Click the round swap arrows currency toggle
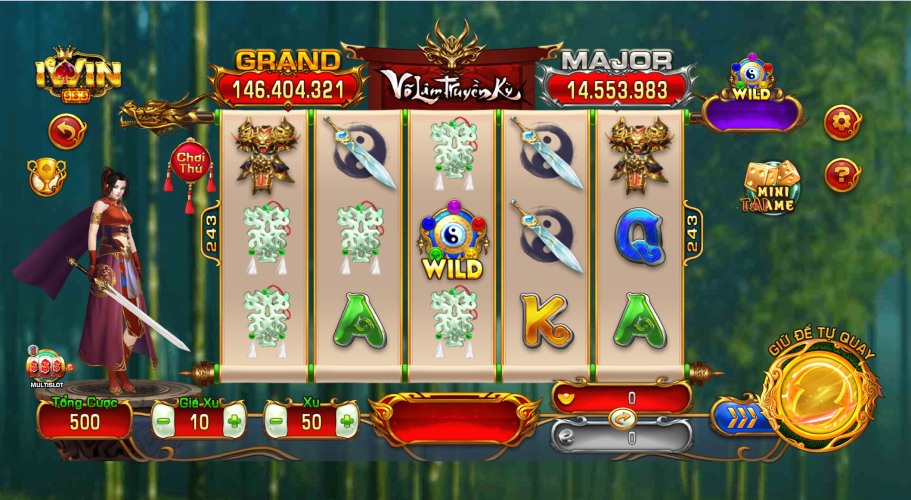The image size is (911, 500). pyautogui.click(x=620, y=418)
